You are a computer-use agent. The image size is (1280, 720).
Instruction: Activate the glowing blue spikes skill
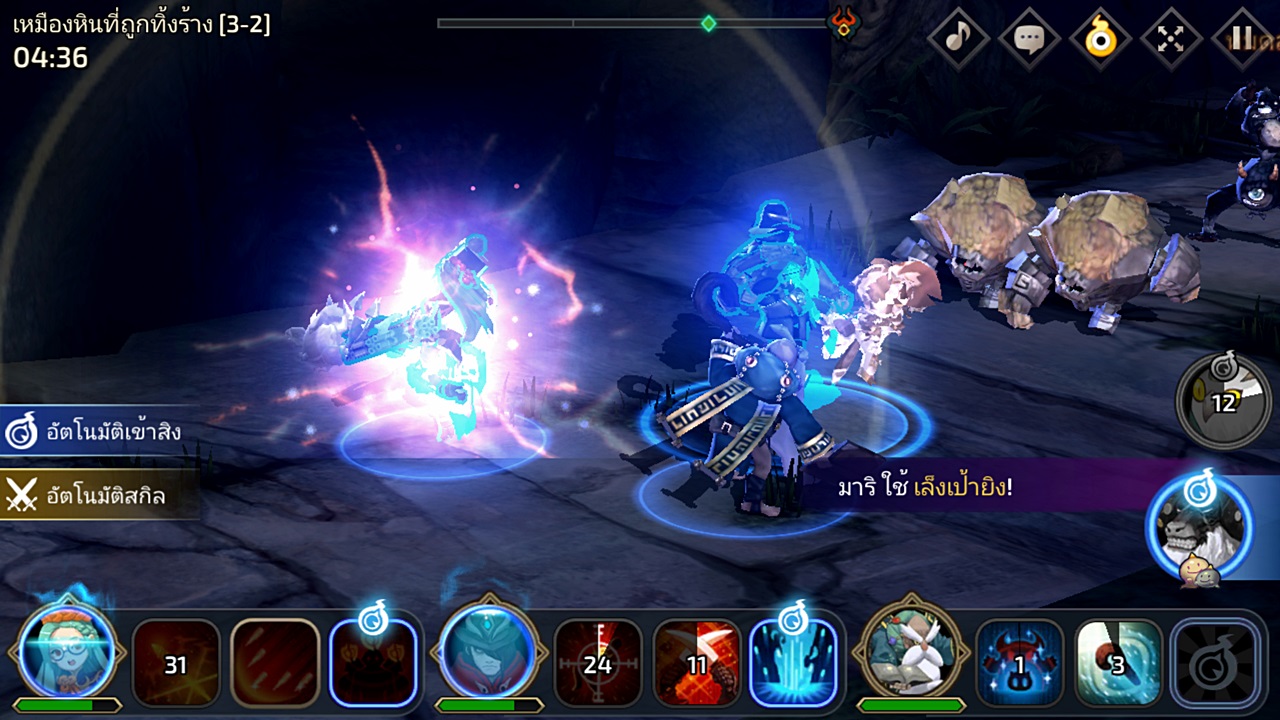pos(793,664)
